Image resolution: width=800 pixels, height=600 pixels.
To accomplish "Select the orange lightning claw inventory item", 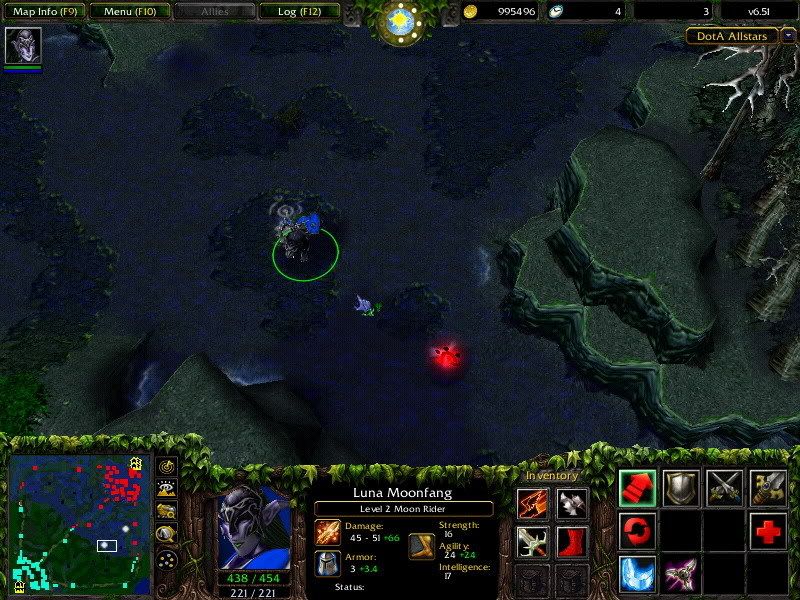I will click(x=533, y=505).
